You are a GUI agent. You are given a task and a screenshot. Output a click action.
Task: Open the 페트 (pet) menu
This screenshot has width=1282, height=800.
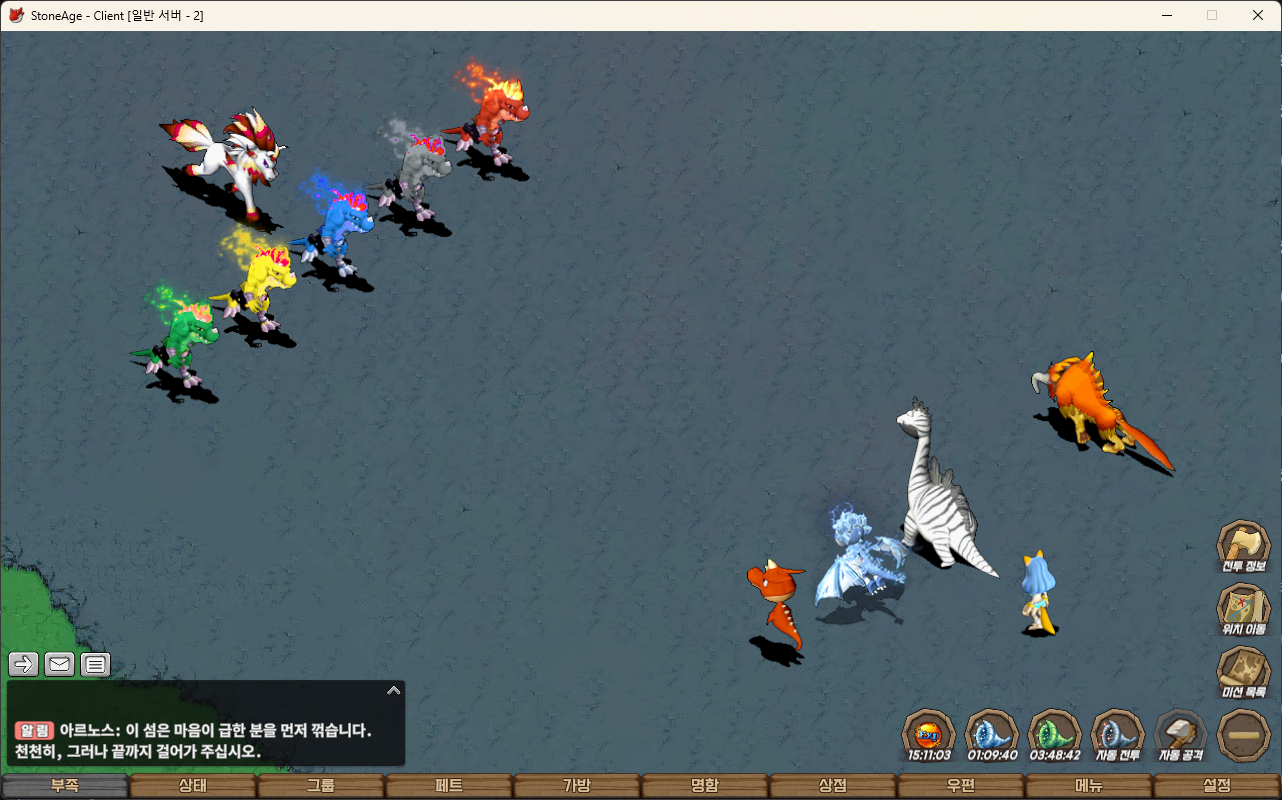point(448,786)
